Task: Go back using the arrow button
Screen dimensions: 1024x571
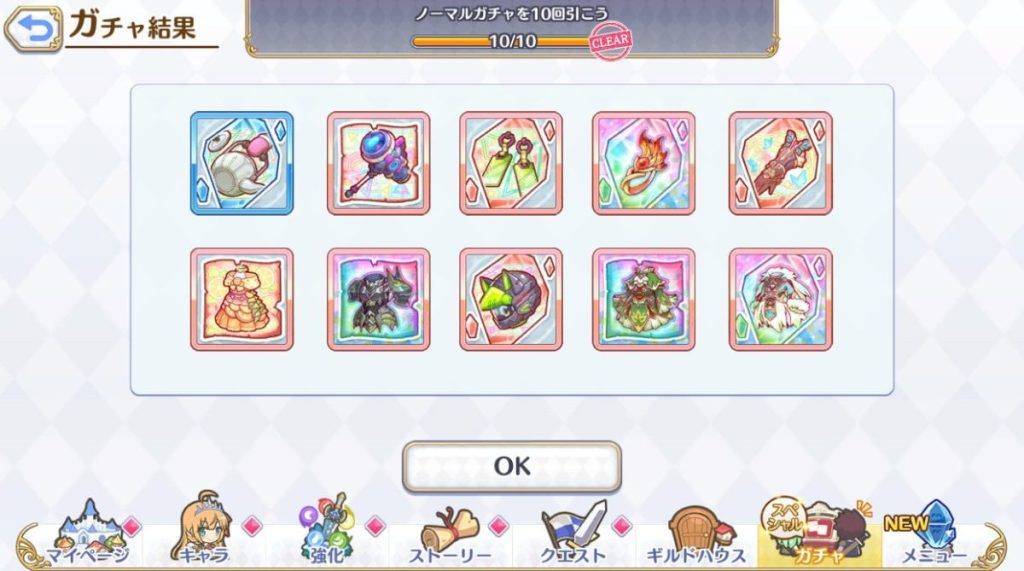Action: click(32, 31)
